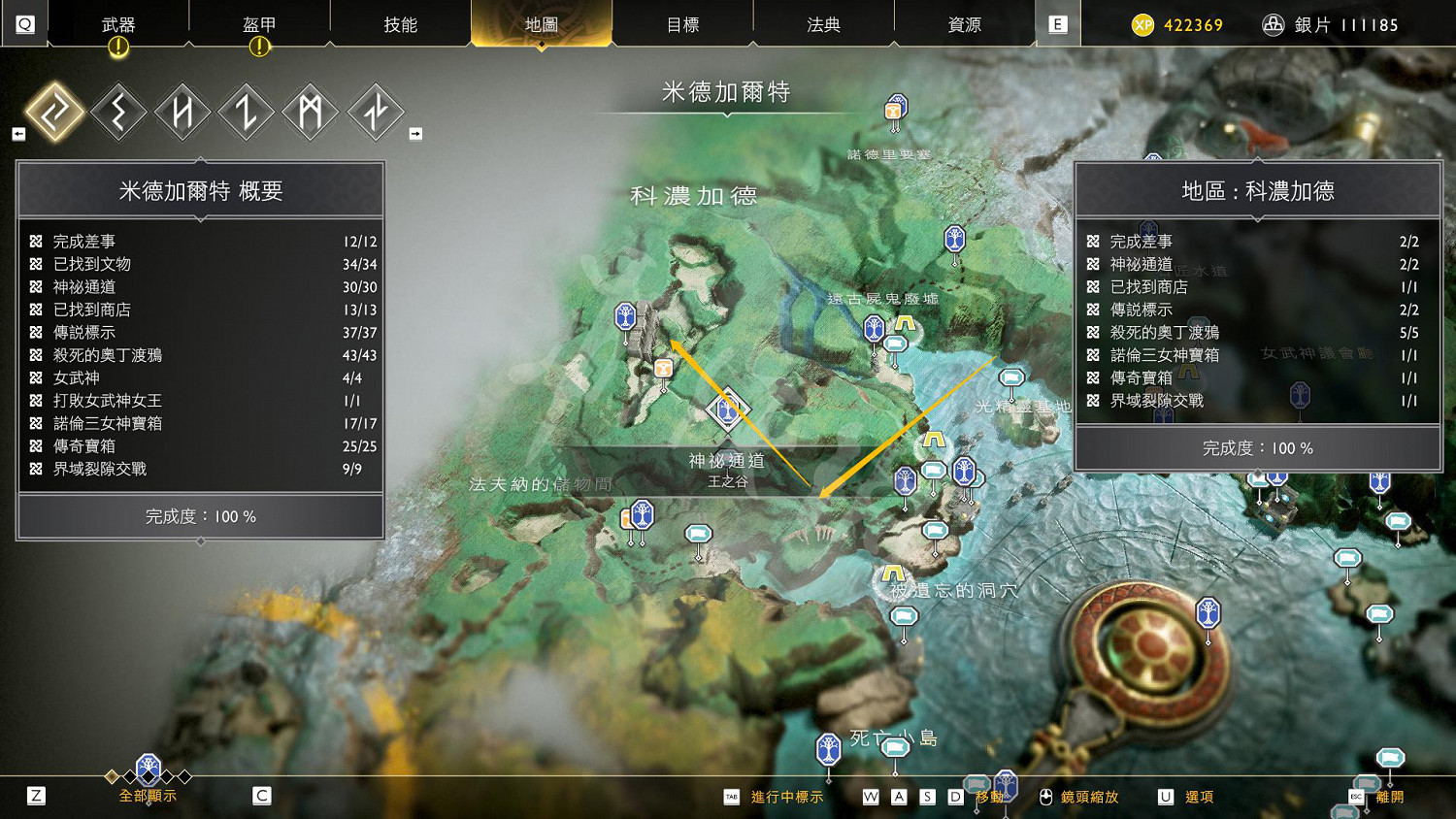Click the E box beside the 資源 tab
This screenshot has width=1456, height=819.
[1057, 24]
